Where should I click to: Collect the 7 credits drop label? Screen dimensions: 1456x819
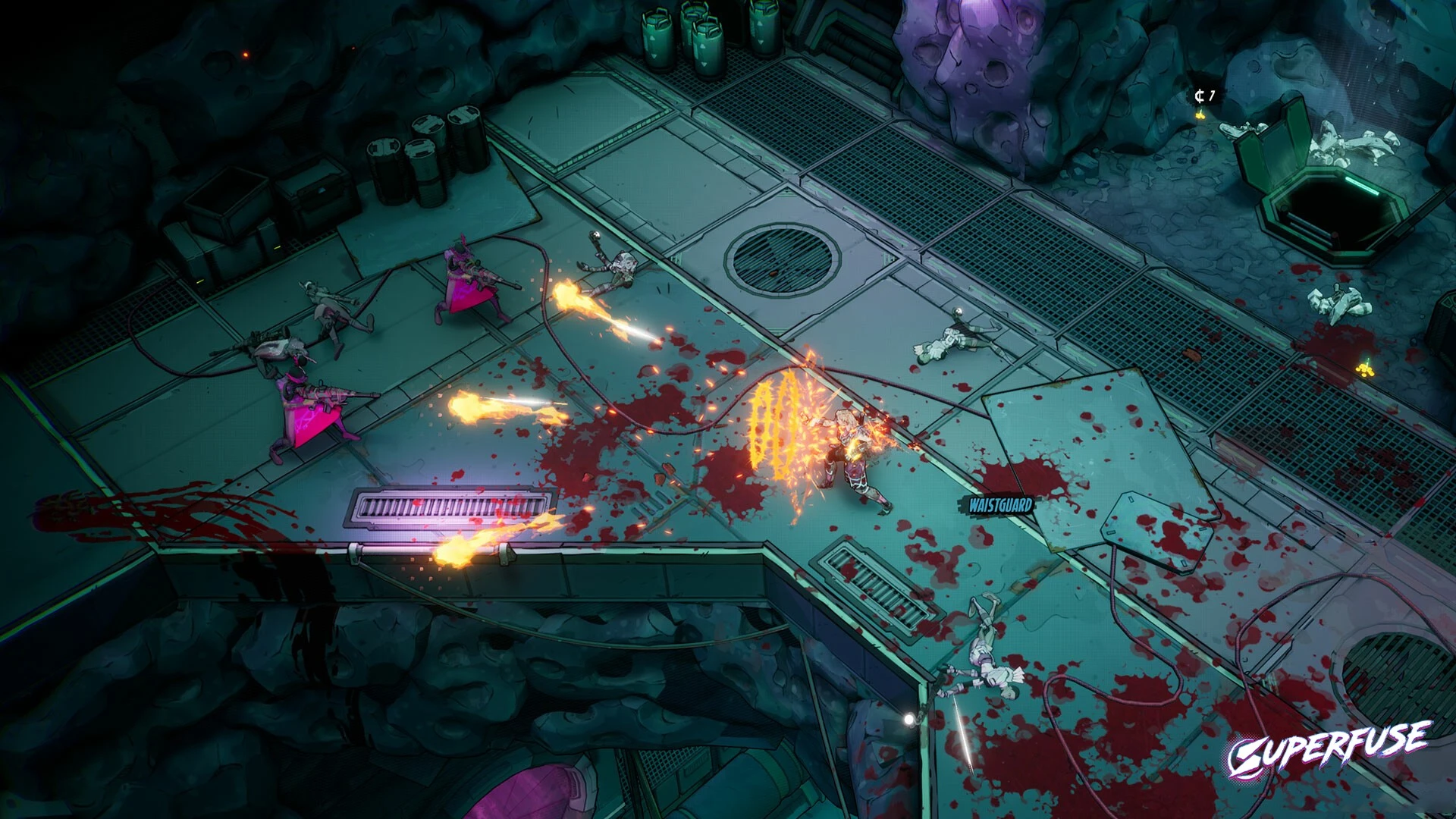tap(1204, 96)
